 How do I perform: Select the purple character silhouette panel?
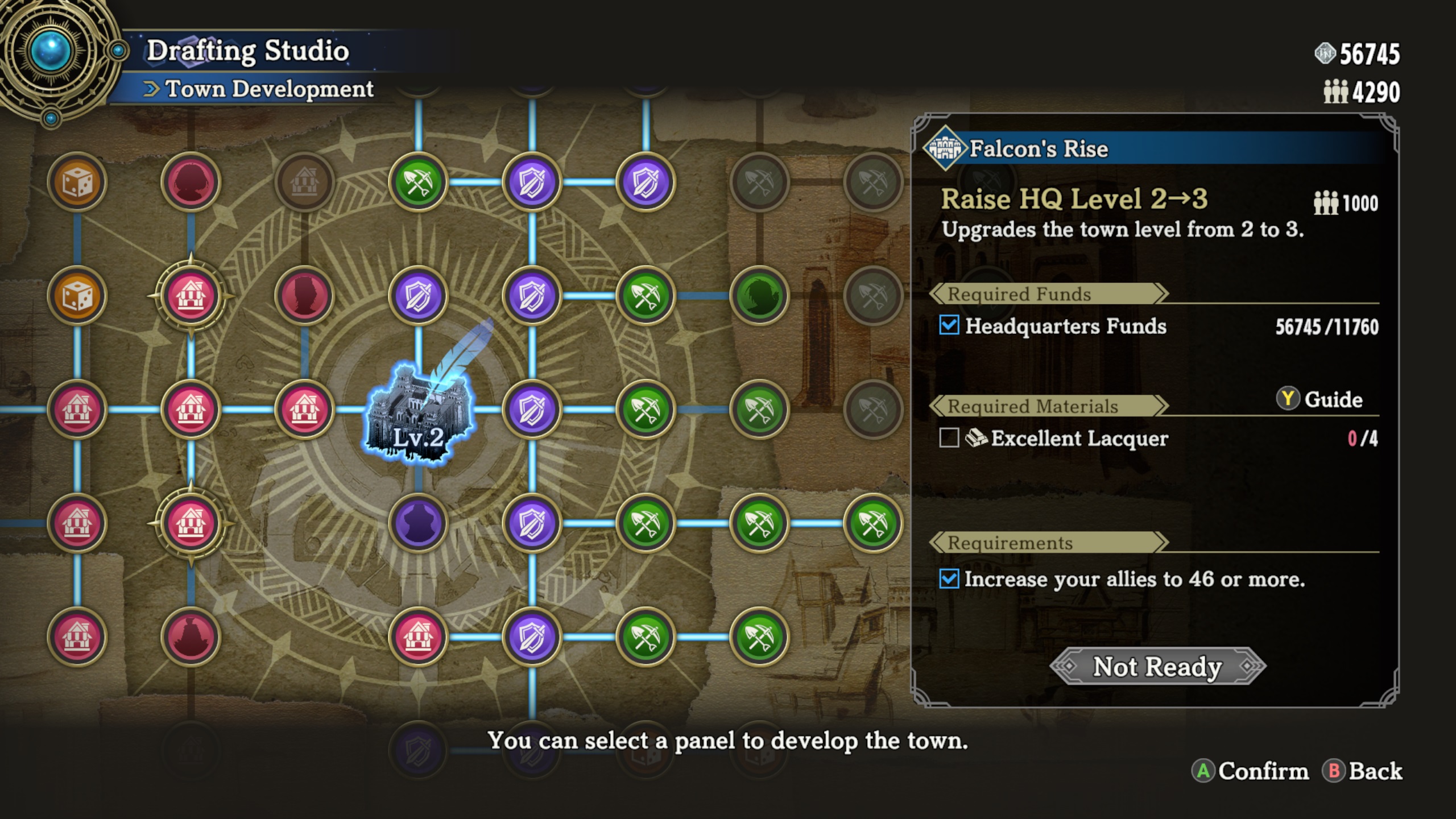[418, 523]
